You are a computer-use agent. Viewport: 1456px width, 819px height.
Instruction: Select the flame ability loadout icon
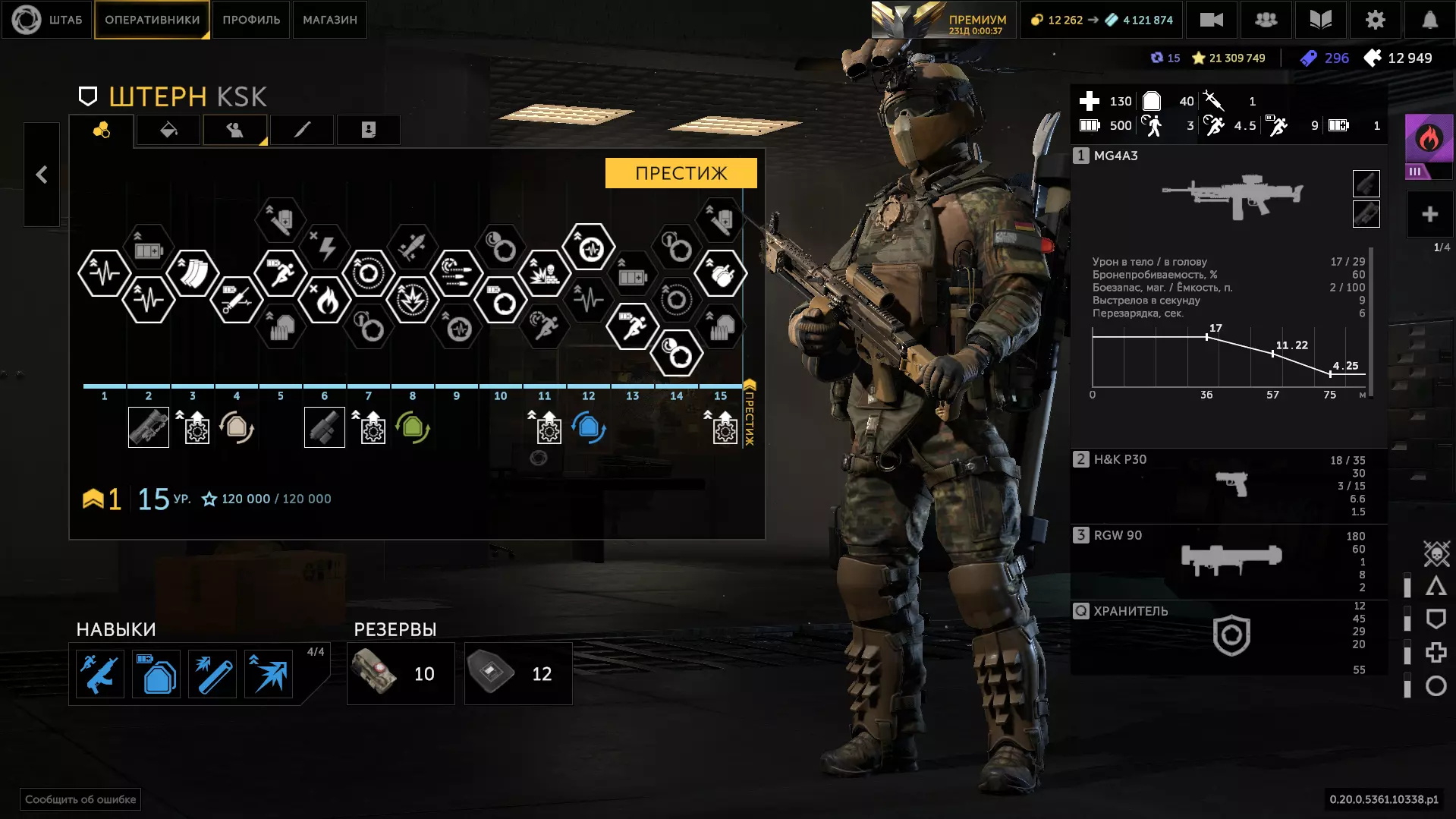pos(1428,139)
